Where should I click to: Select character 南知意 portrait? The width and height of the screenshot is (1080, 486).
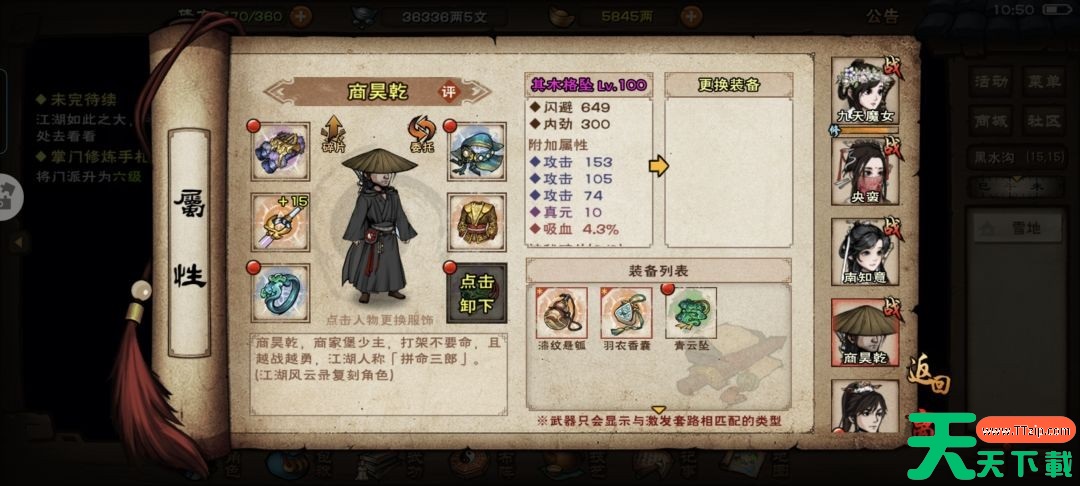[x=864, y=252]
